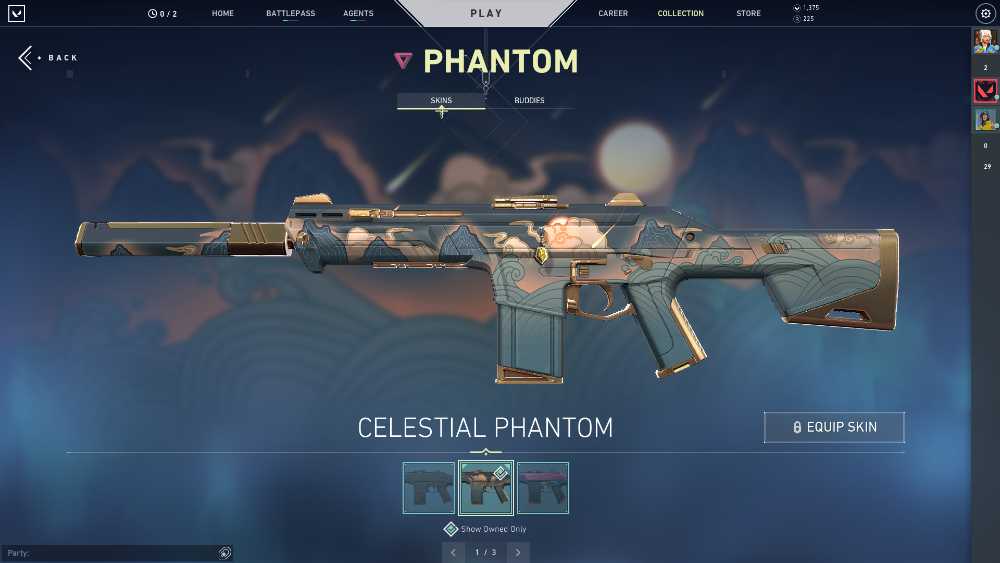The height and width of the screenshot is (563, 1000).
Task: Open the Collection menu
Action: (x=680, y=14)
